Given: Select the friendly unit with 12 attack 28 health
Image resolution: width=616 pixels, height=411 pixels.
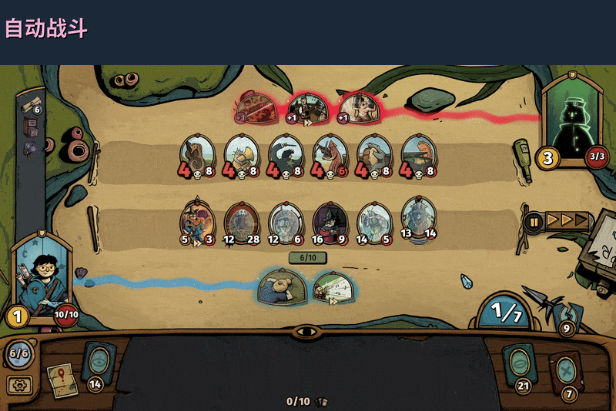Looking at the screenshot, I should coord(240,223).
